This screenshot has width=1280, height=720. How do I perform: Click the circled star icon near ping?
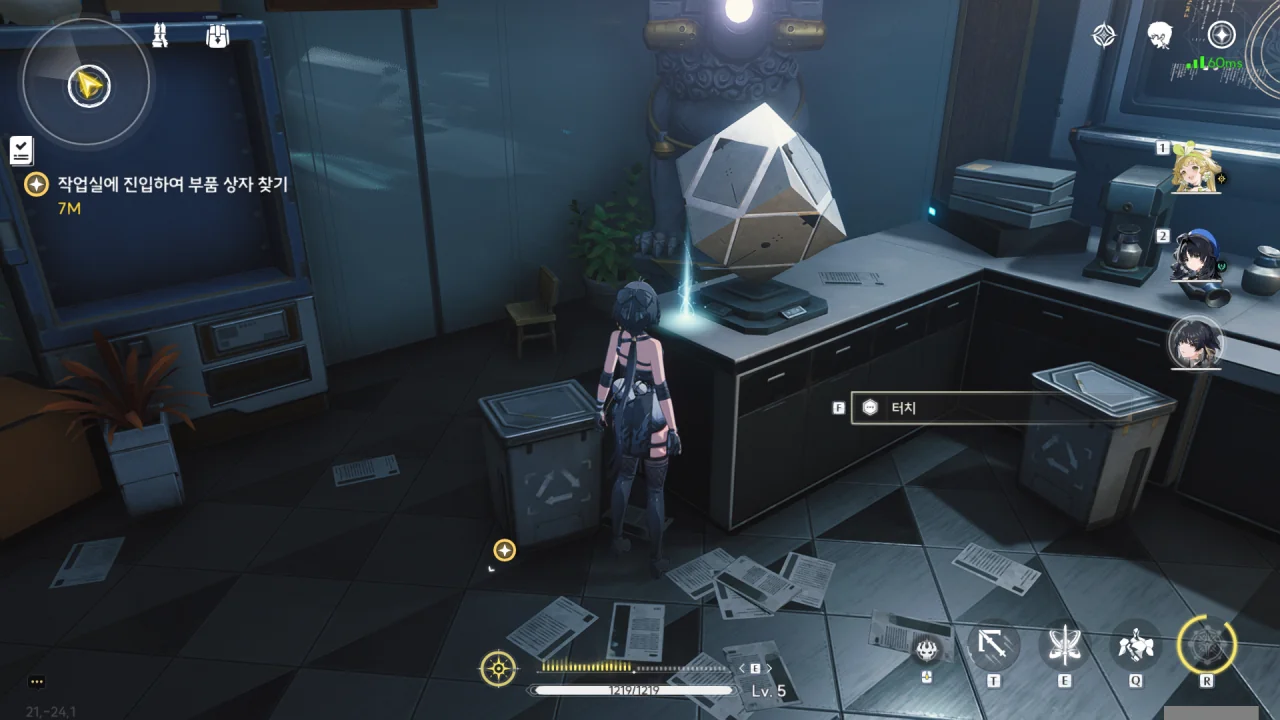tap(1221, 35)
